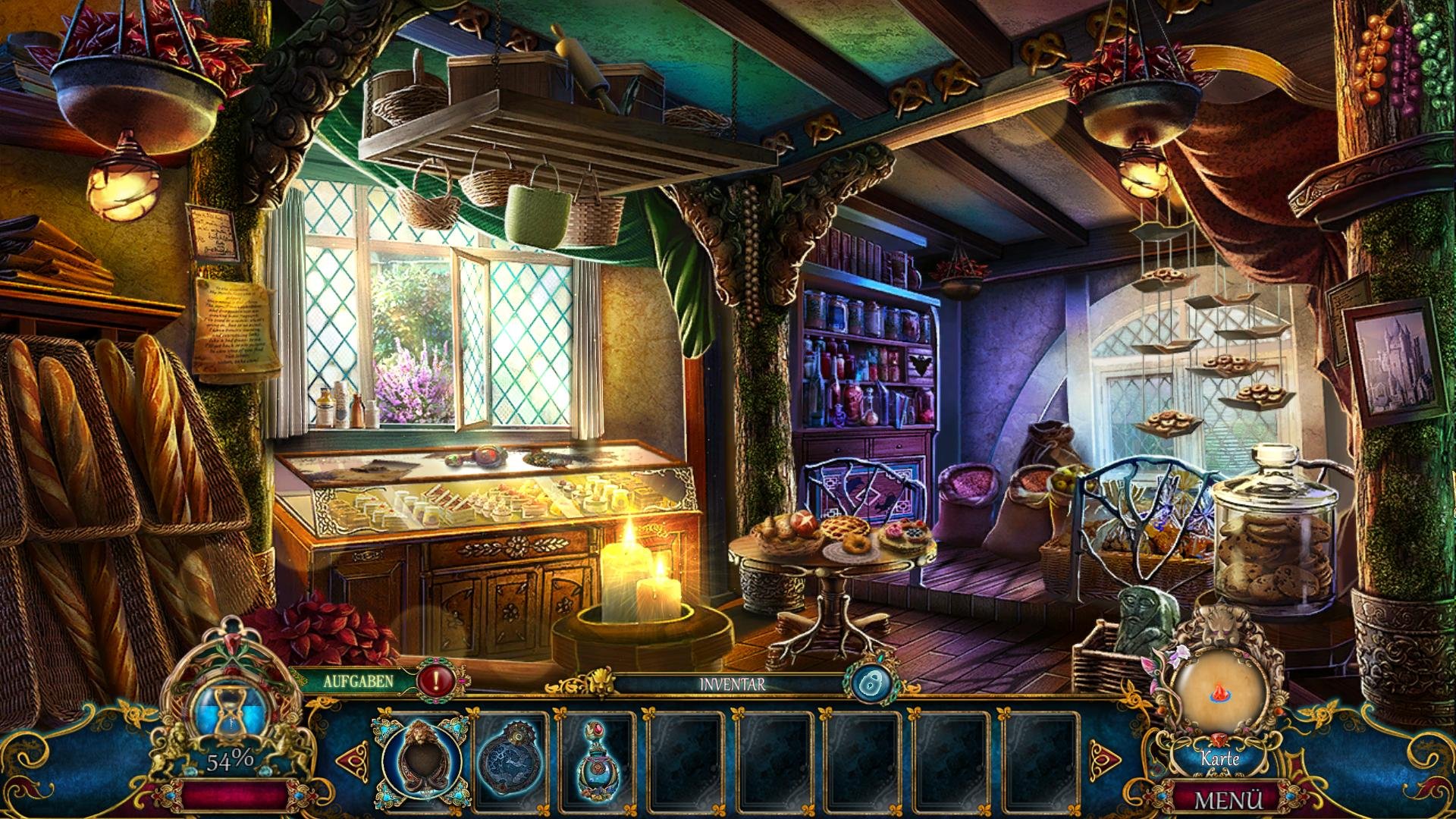Select the lion-head amulet inventory item
Screen dimensions: 1456x819
coord(420,758)
